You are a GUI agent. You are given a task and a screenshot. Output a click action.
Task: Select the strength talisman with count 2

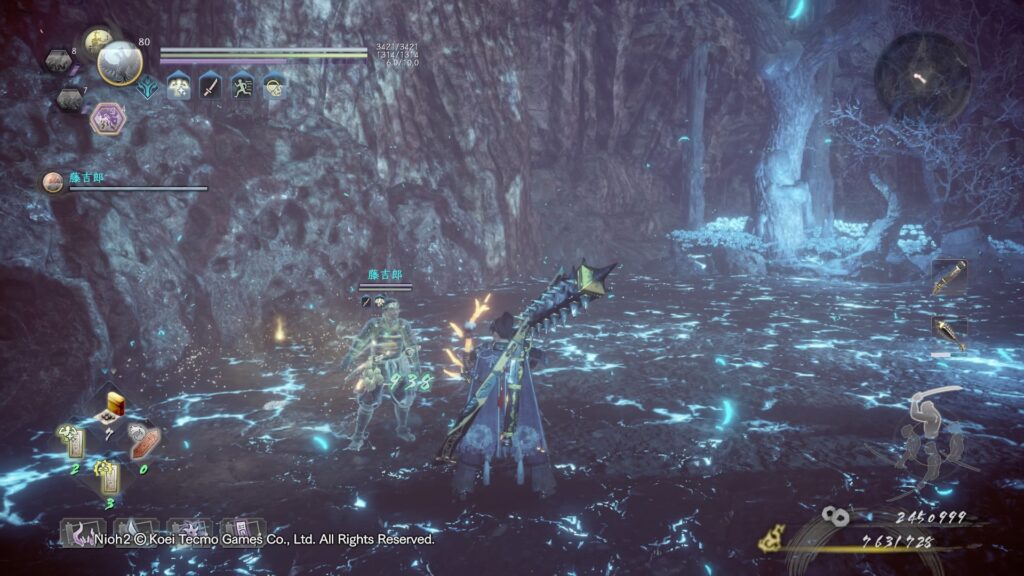pyautogui.click(x=73, y=441)
